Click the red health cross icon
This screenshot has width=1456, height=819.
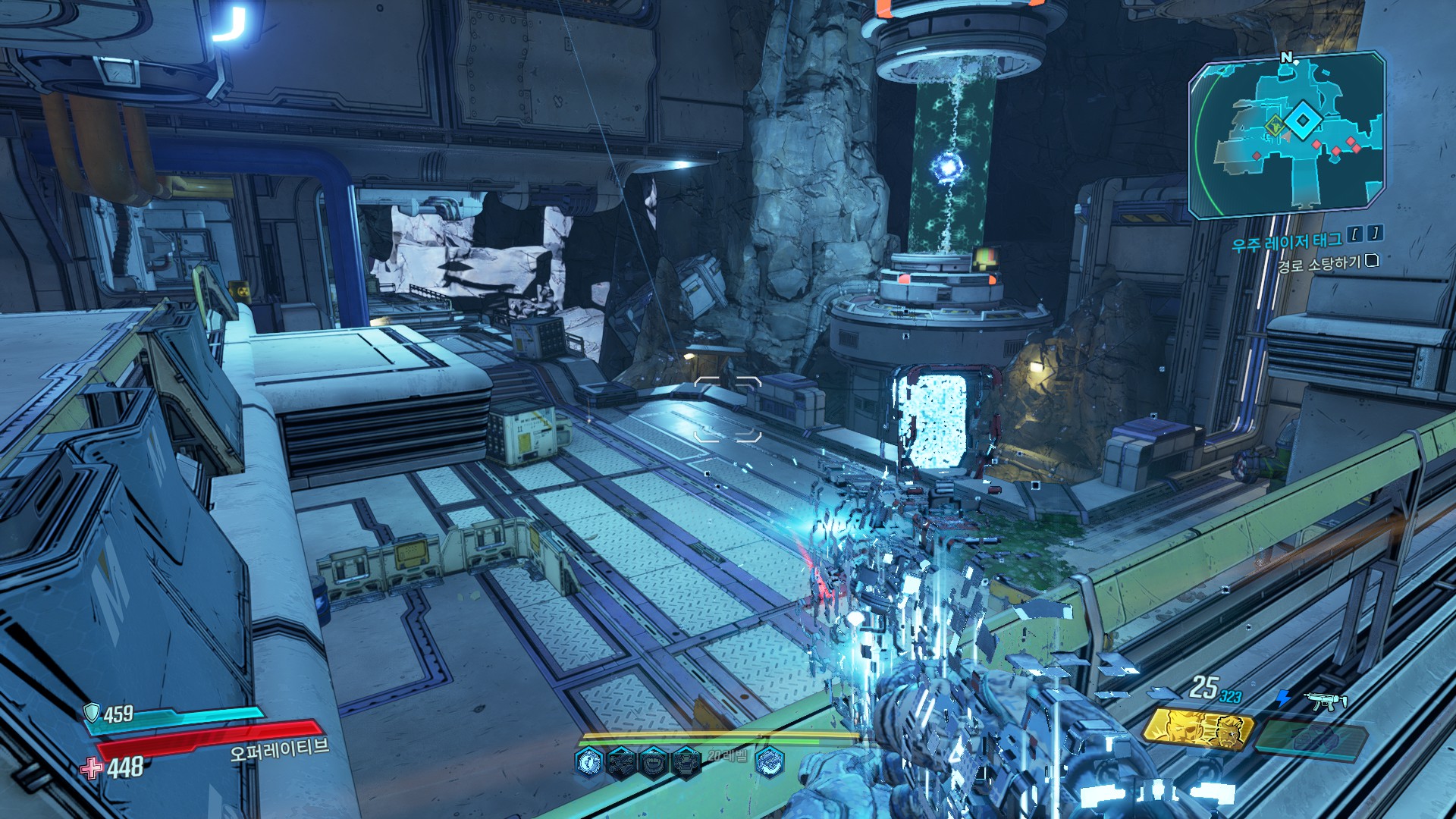pos(92,767)
